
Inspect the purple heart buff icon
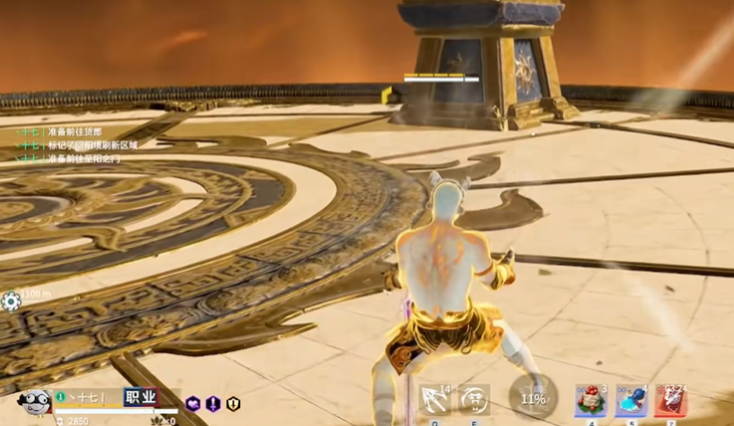pos(193,404)
